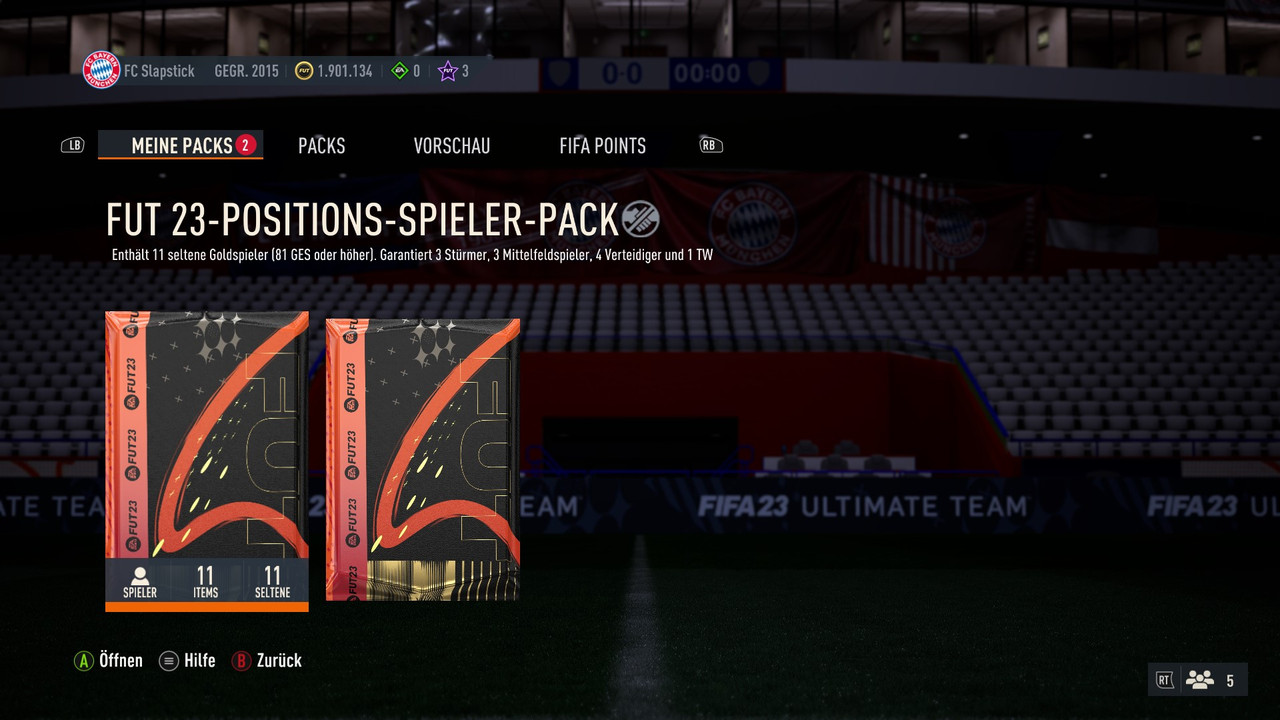
Task: Choose the second pack with gold stripes
Action: click(423, 460)
